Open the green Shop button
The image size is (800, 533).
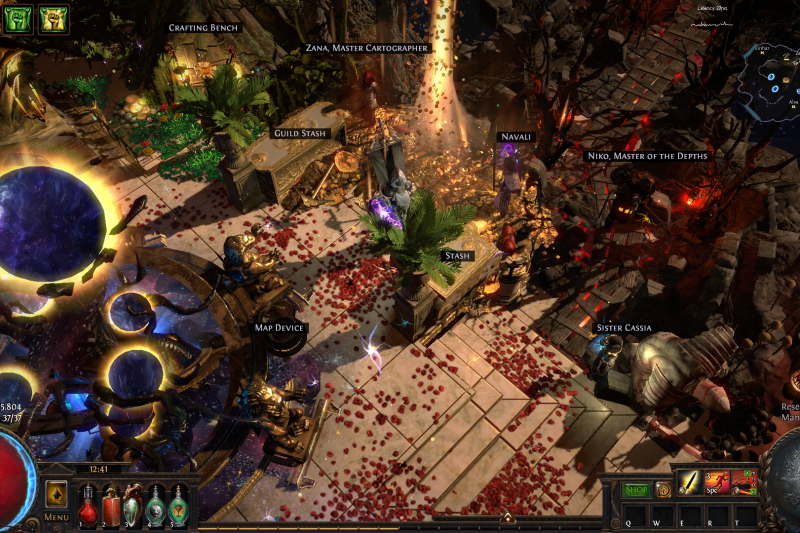(637, 489)
